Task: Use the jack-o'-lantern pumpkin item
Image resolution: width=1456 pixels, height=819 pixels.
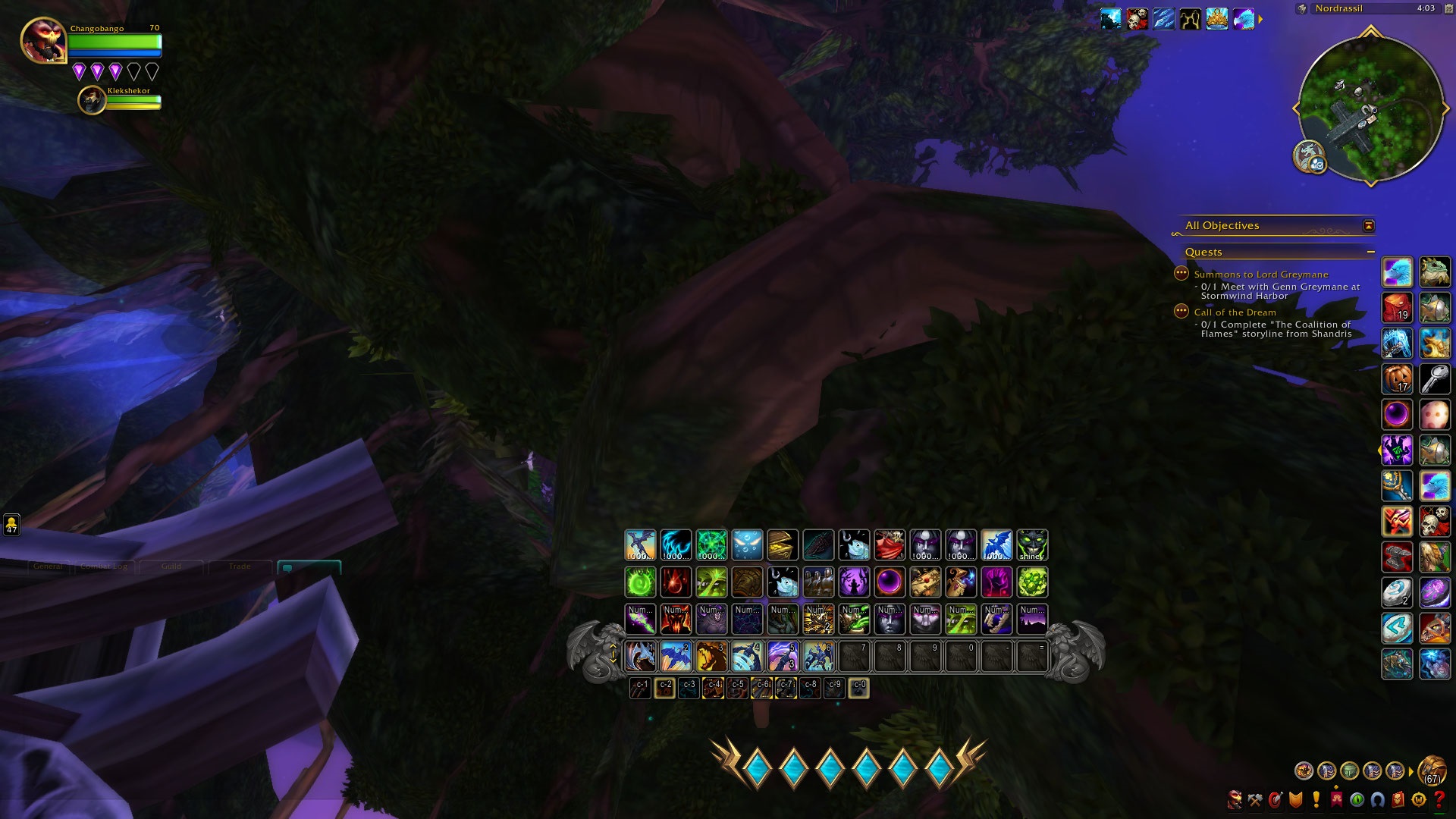Action: (x=1397, y=378)
